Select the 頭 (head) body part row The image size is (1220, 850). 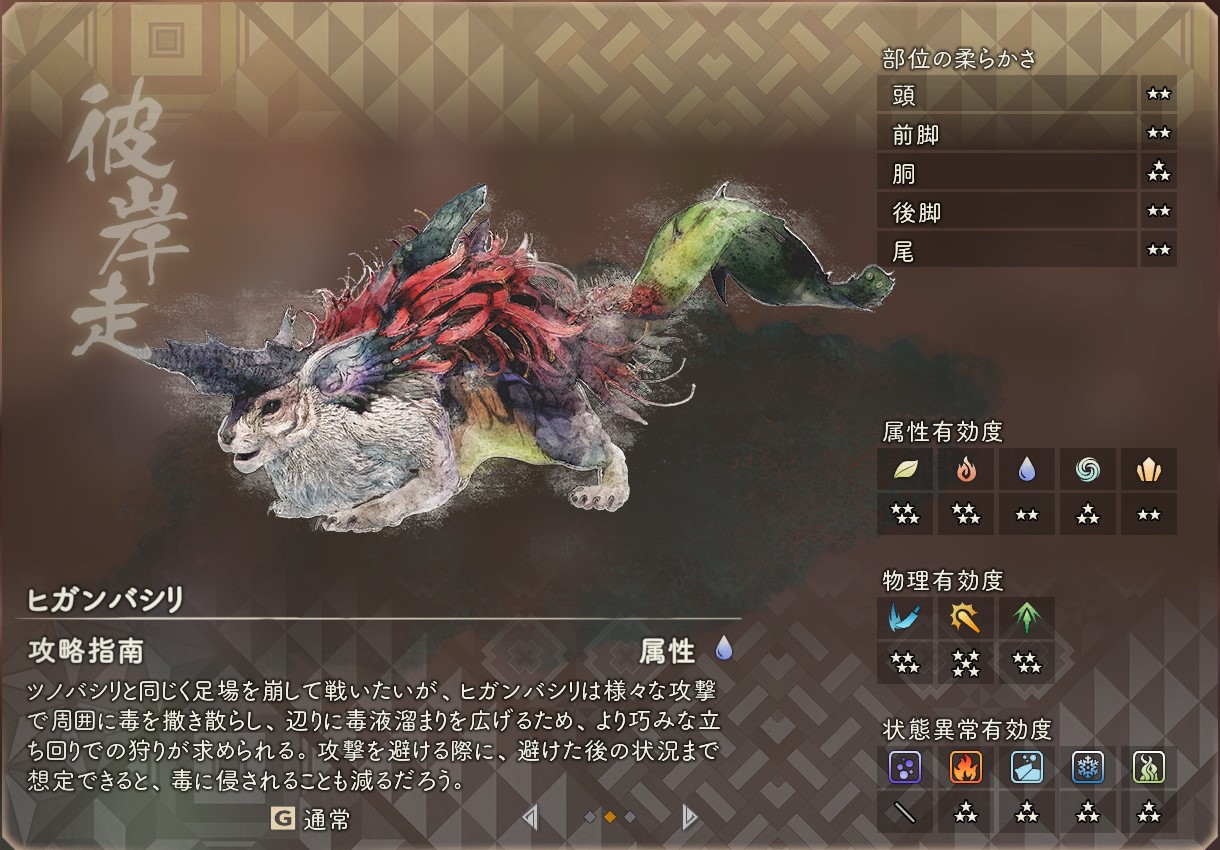[1007, 95]
